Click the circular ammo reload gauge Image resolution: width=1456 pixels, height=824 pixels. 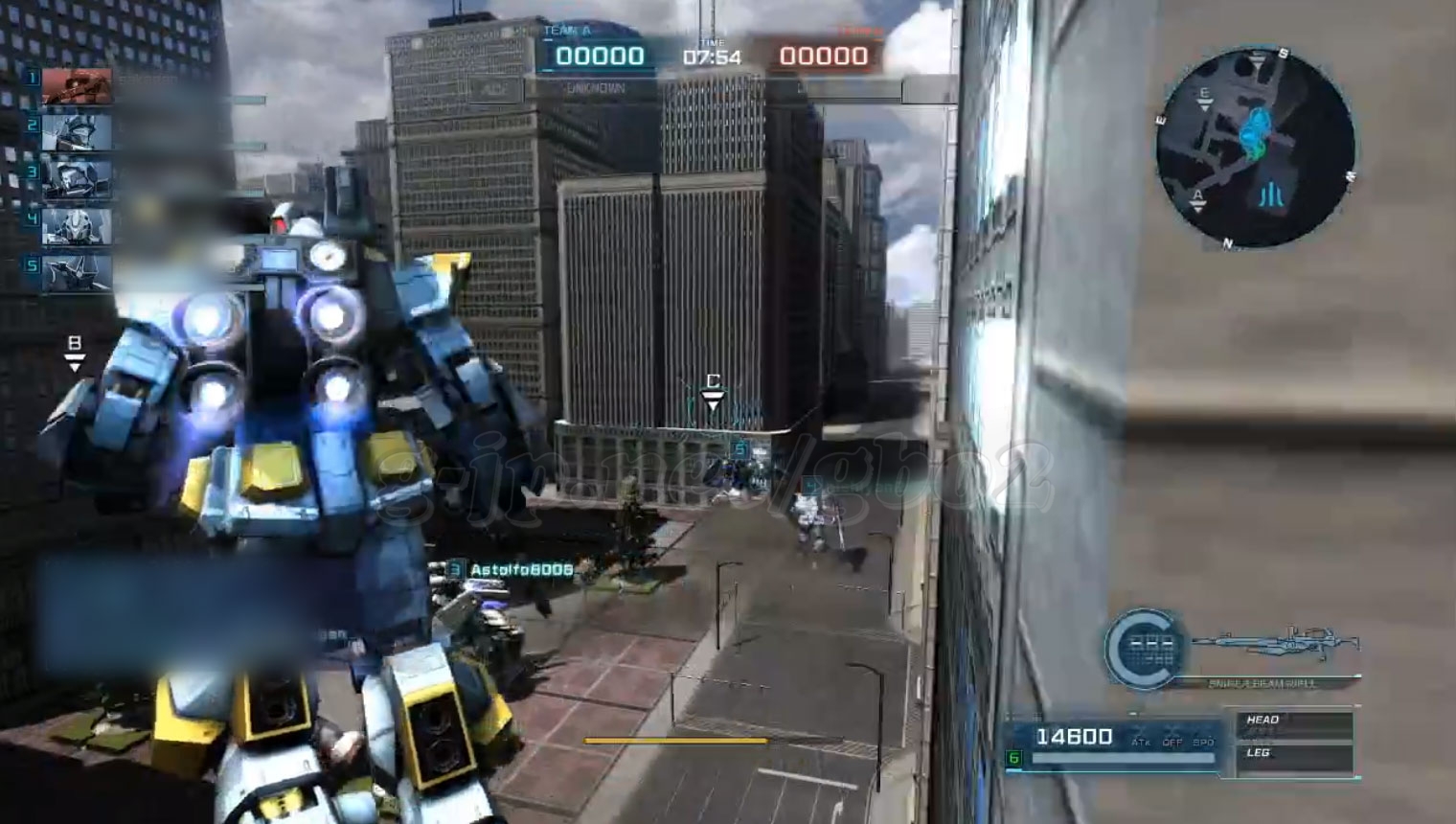pos(1144,649)
